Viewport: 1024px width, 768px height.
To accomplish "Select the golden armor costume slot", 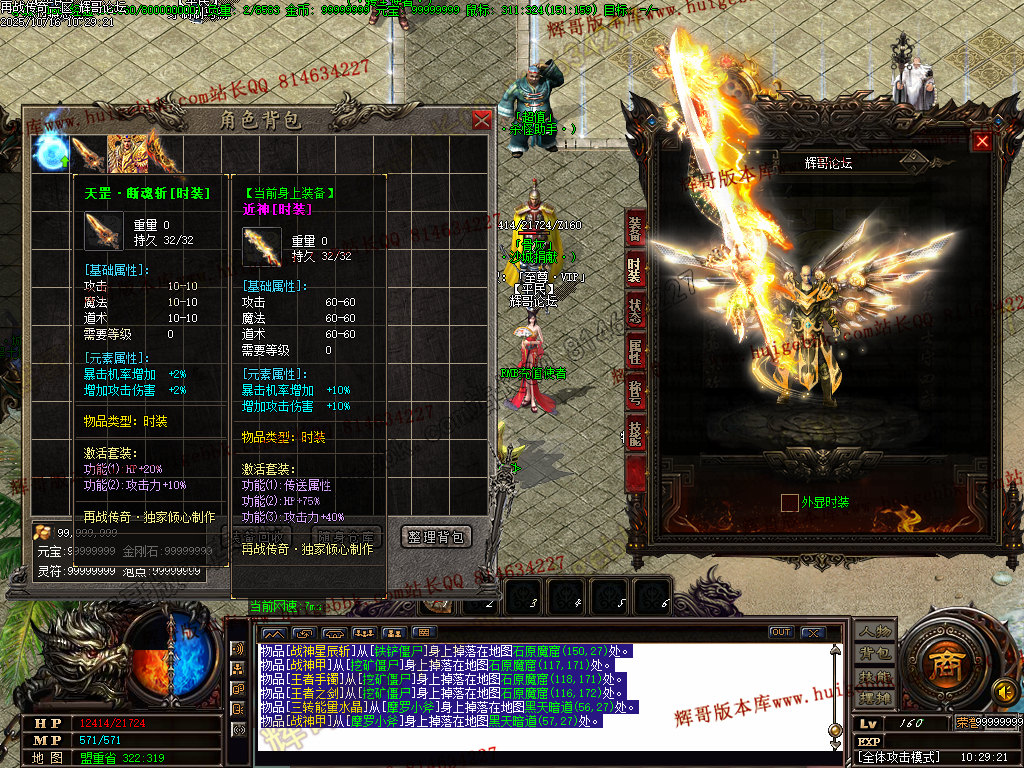I will coord(125,152).
